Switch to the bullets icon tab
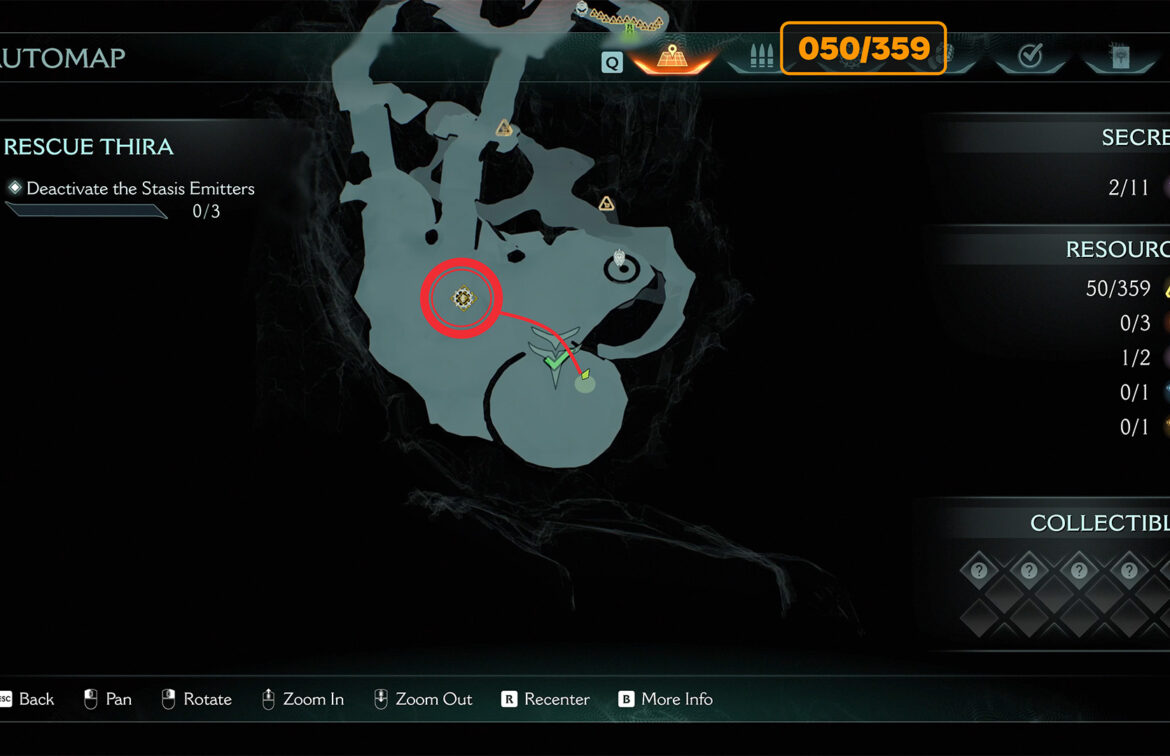 [x=762, y=57]
